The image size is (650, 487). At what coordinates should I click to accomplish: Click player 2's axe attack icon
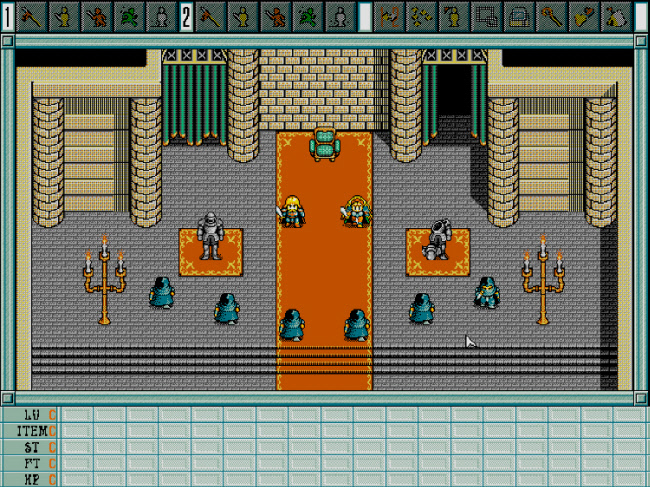[x=210, y=16]
